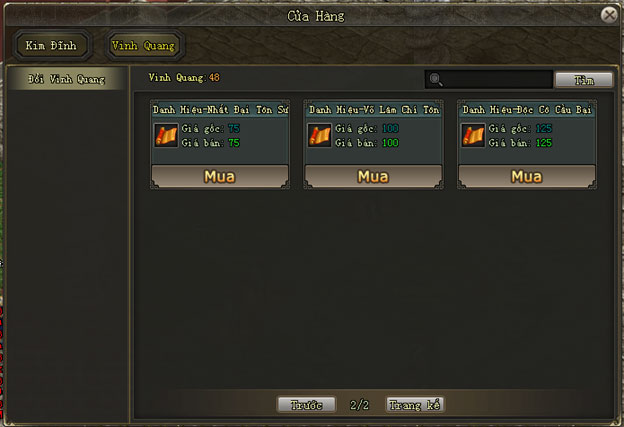This screenshot has width=624, height=427.
Task: Select the Võ Lâm Chí Tôn item icon
Action: pos(320,135)
